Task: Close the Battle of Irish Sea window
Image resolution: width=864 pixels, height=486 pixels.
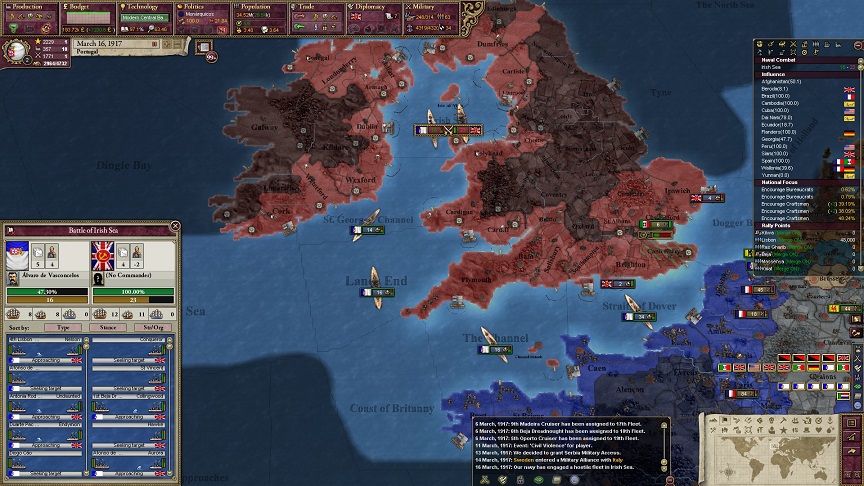Action: click(x=175, y=226)
